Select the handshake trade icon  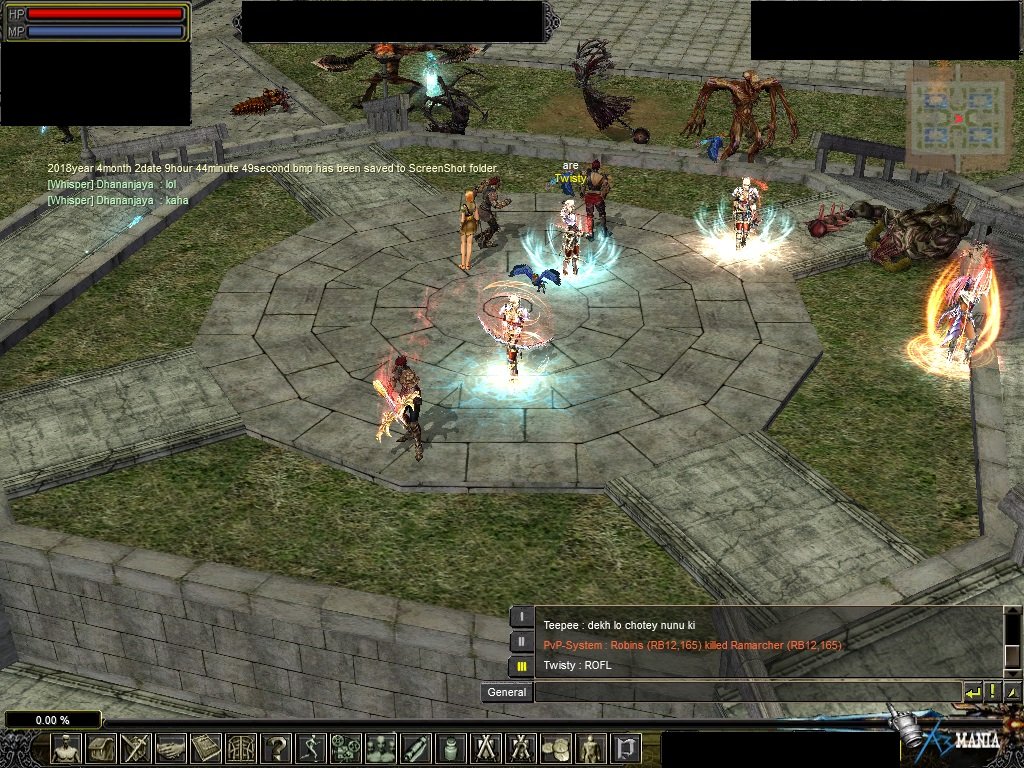tap(171, 748)
